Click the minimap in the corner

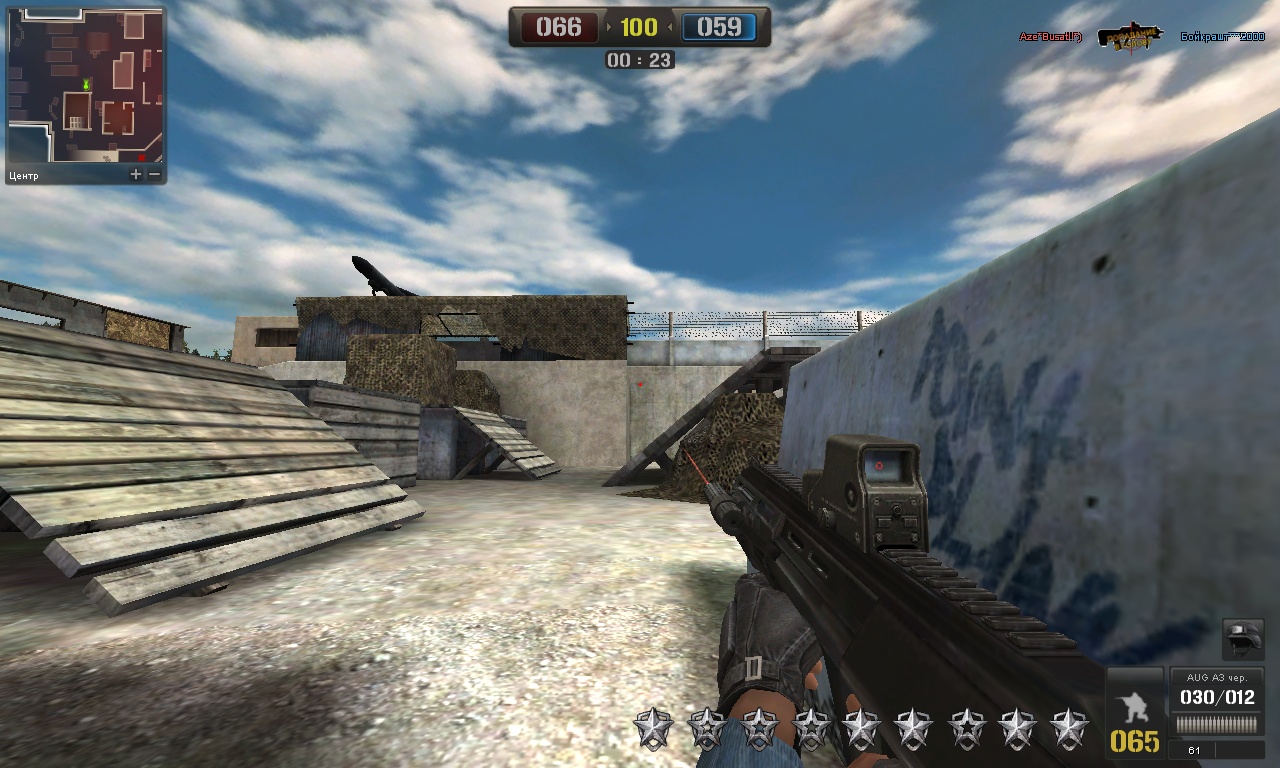pos(86,86)
